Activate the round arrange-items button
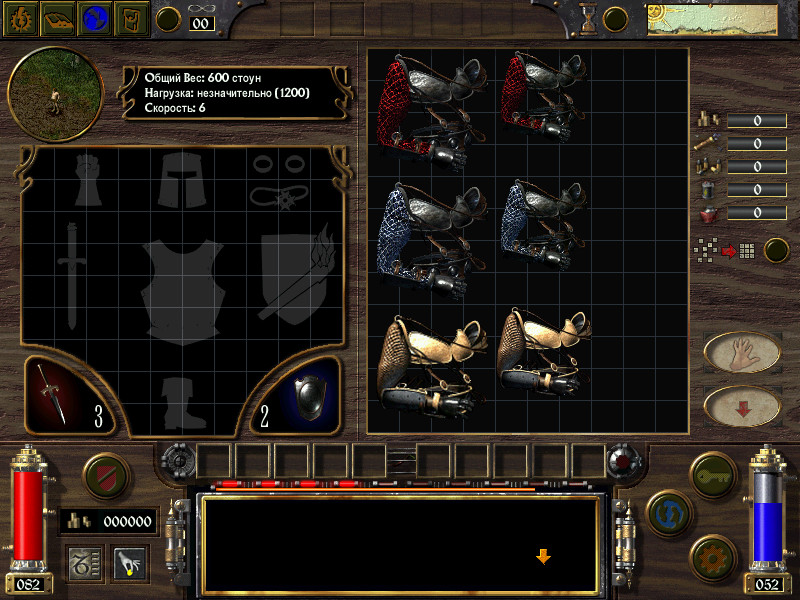800x600 pixels. click(x=776, y=250)
